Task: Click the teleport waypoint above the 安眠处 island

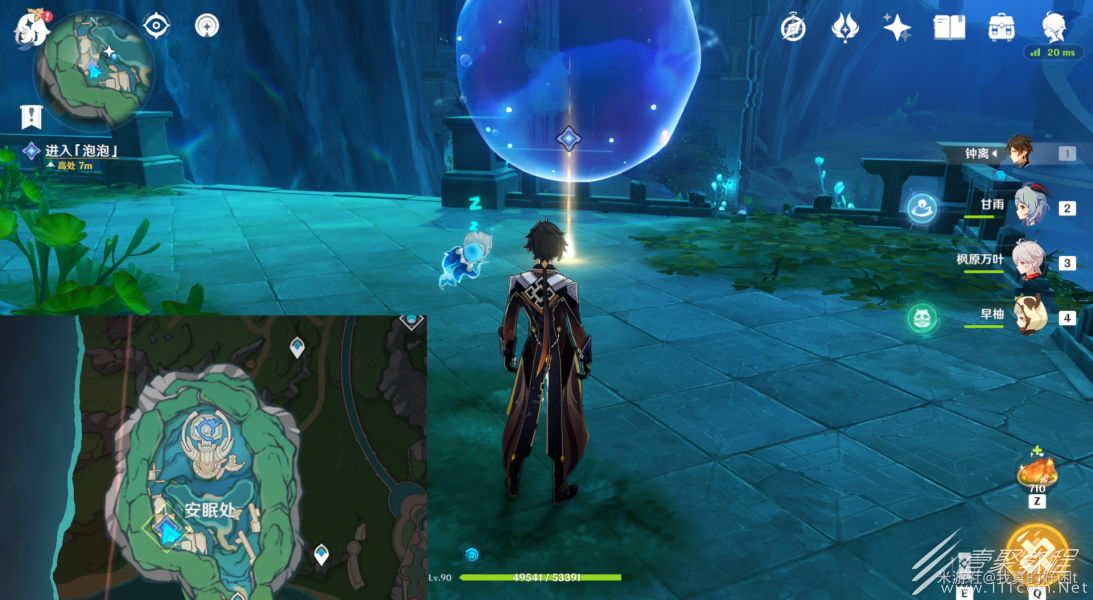Action: 297,347
